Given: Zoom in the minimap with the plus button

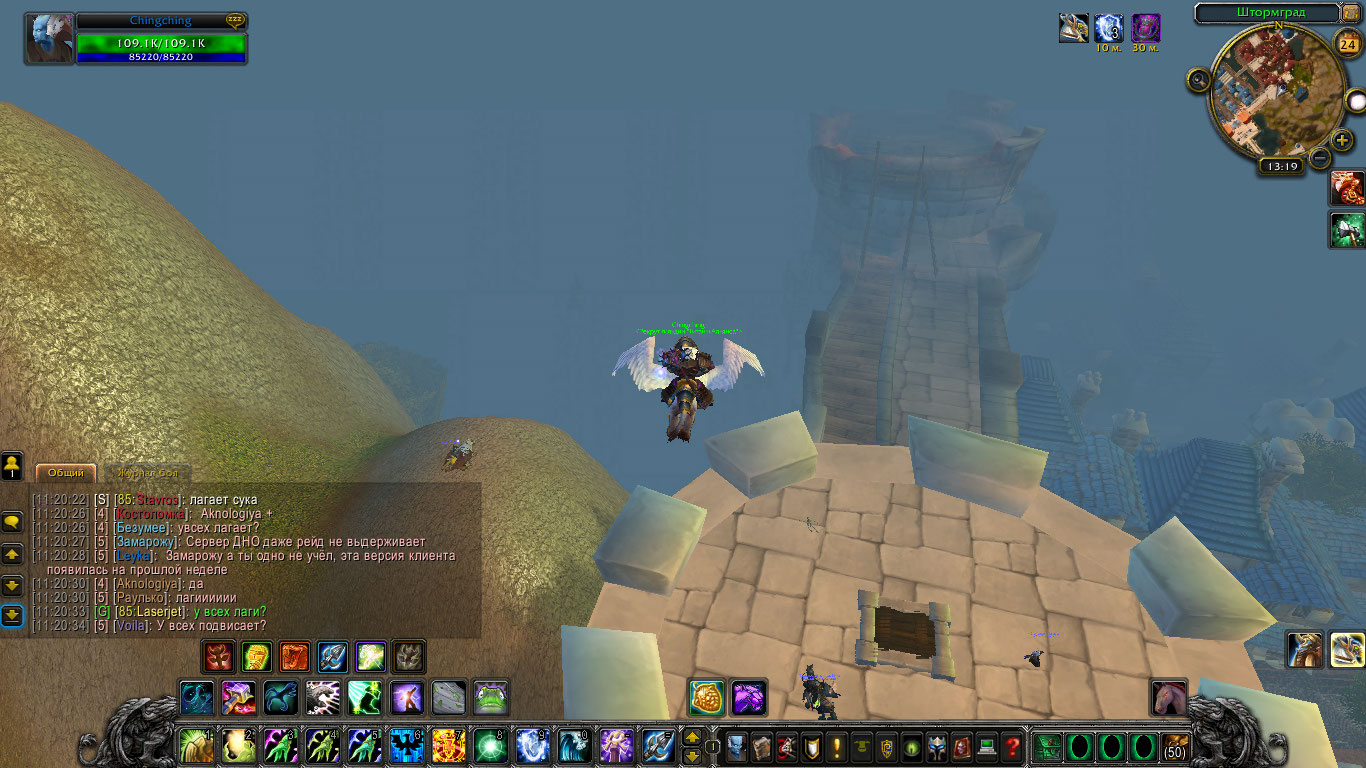Looking at the screenshot, I should click(1342, 141).
